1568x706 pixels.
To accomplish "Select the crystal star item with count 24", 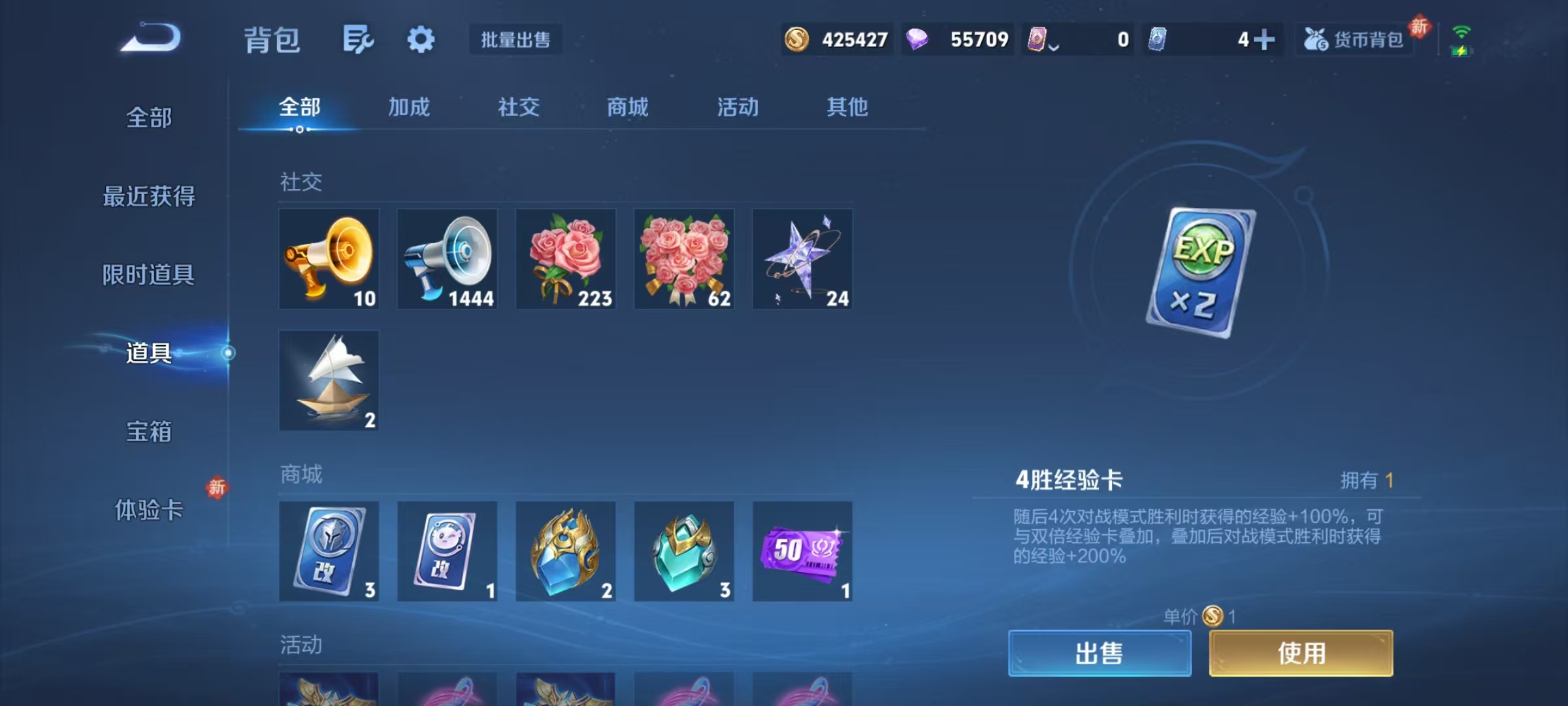I will point(803,259).
